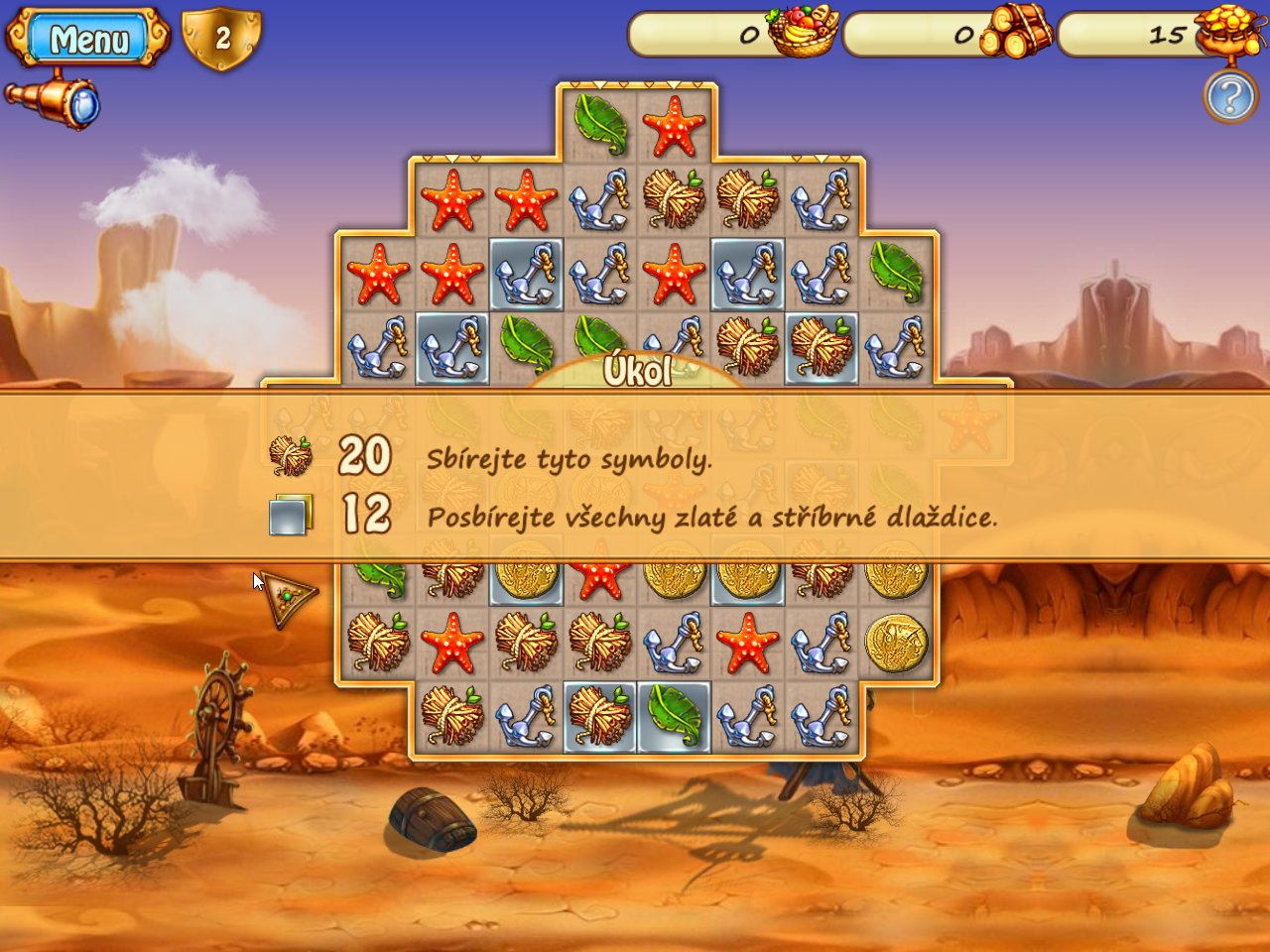Viewport: 1270px width, 952px height.
Task: Select the green leaf on the silver tile
Action: pos(674,717)
